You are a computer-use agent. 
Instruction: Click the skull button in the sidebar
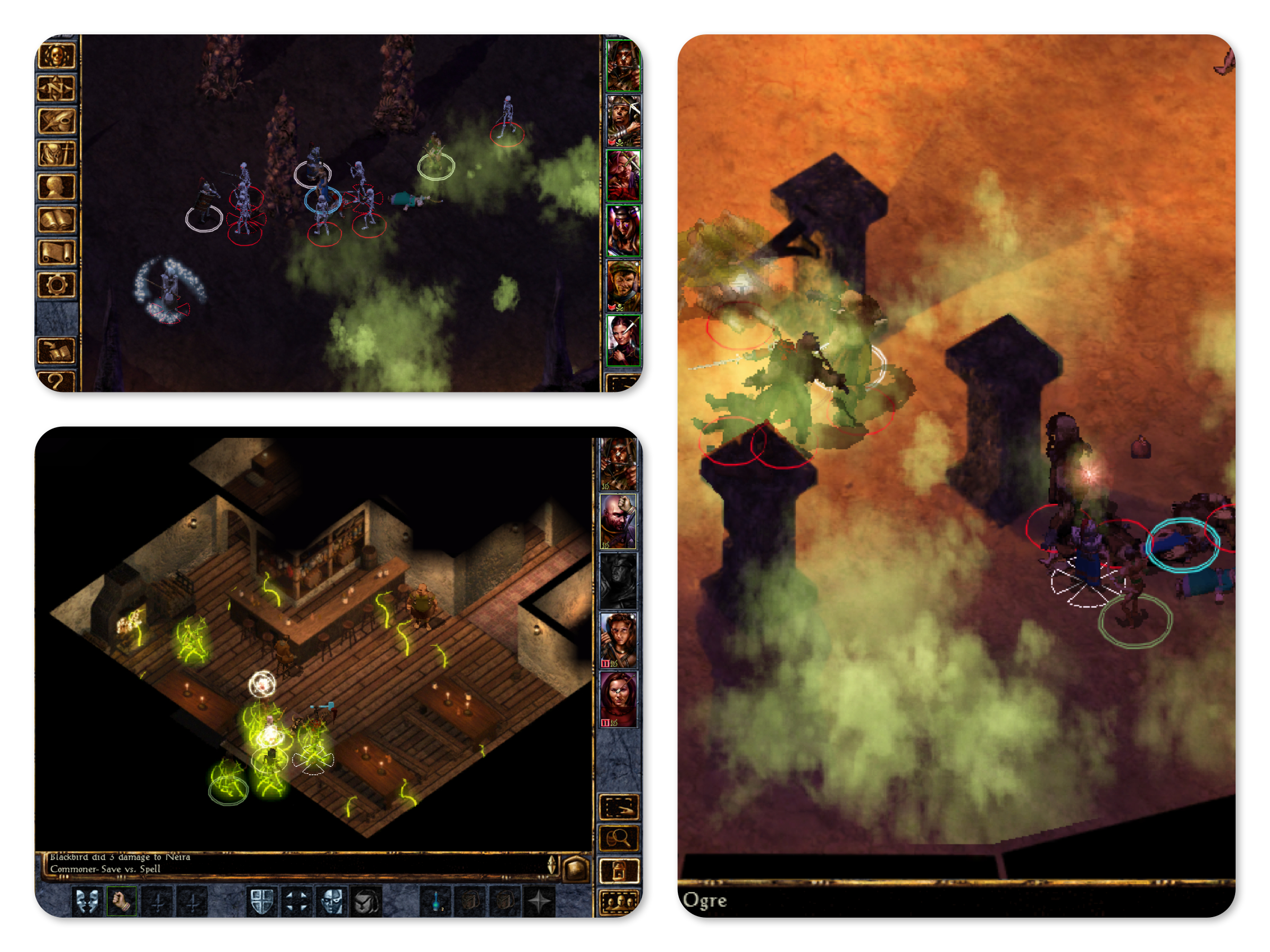(56, 56)
